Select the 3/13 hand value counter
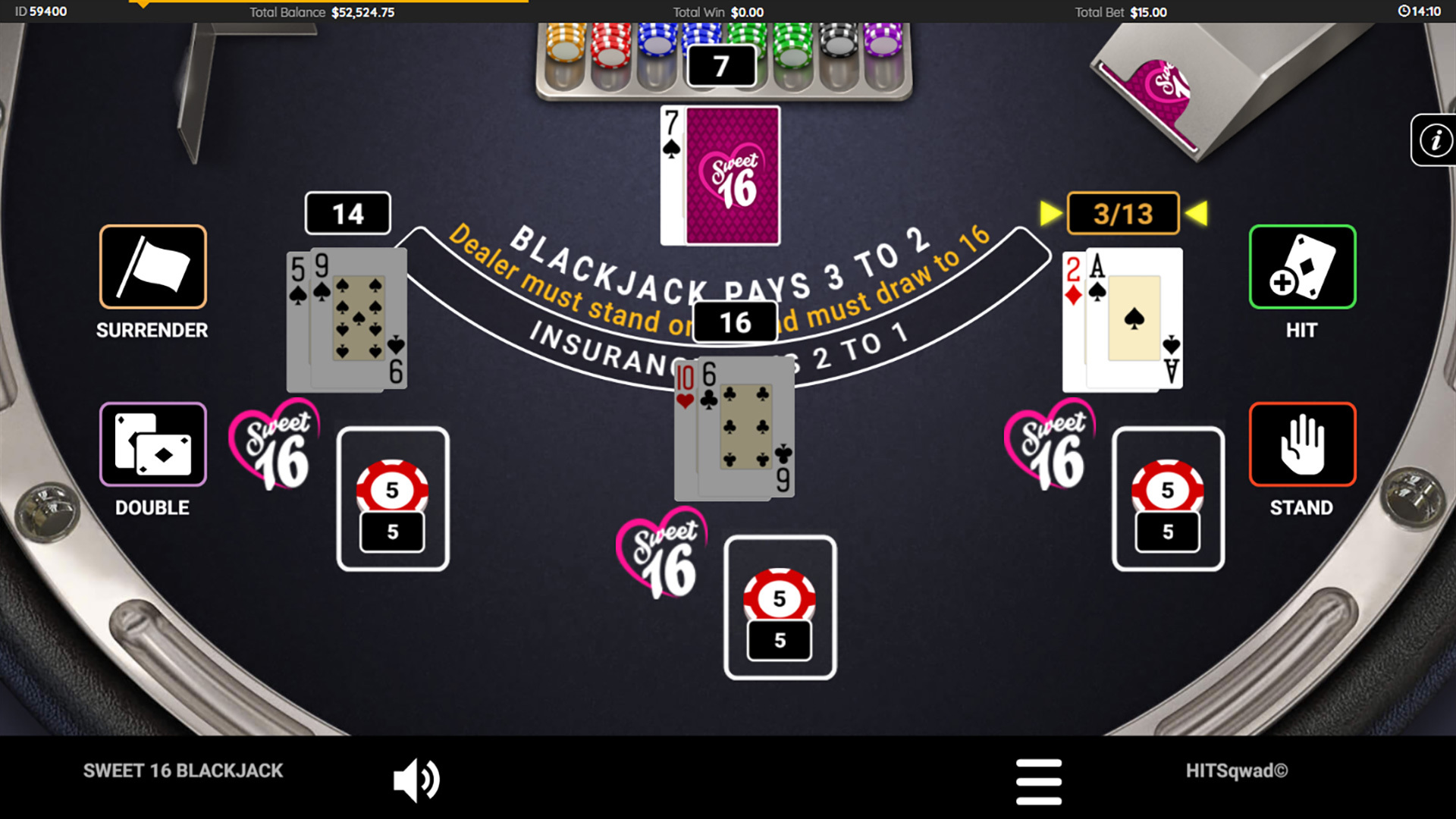The width and height of the screenshot is (1456, 819). click(x=1122, y=213)
